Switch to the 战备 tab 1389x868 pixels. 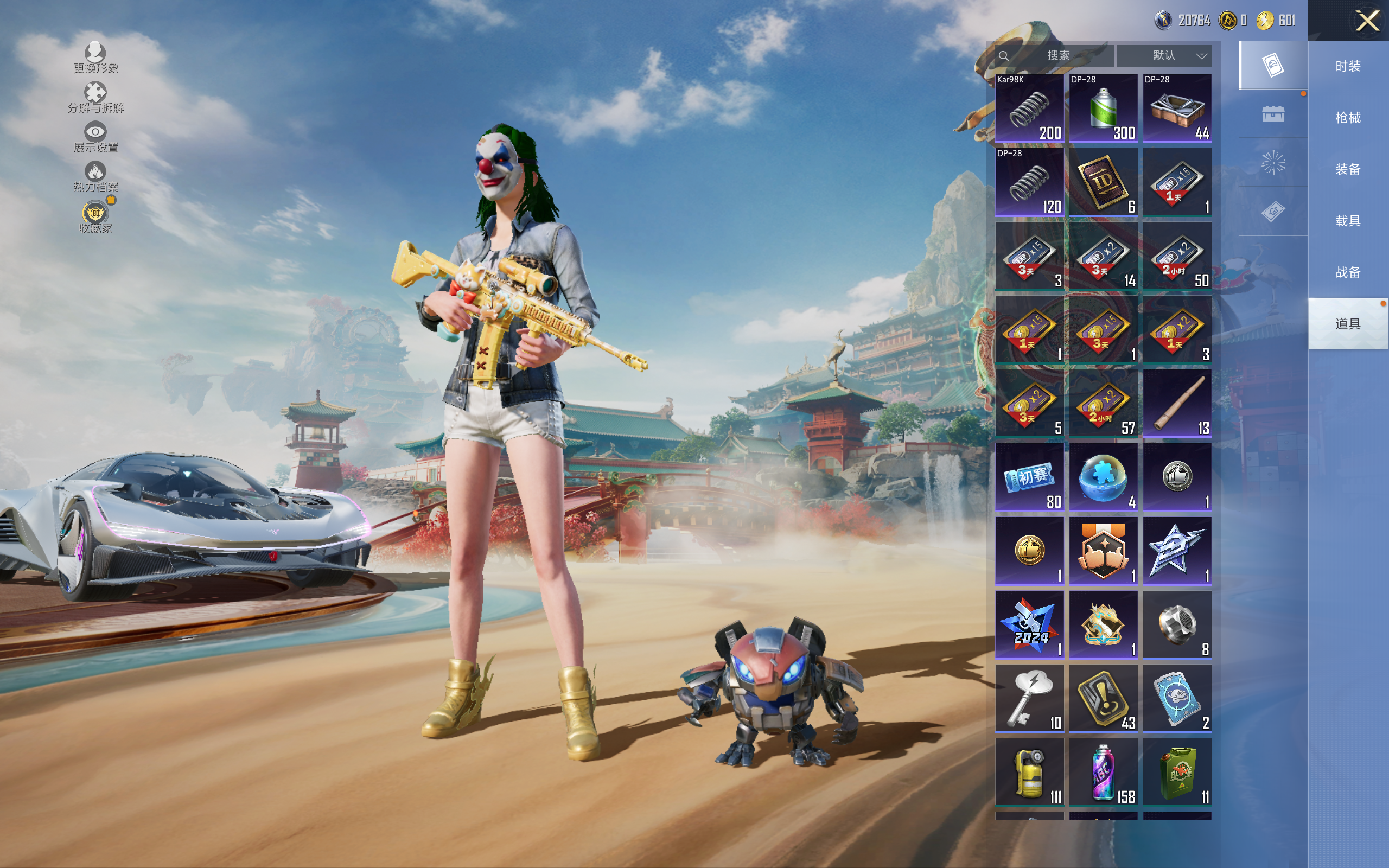[1347, 272]
